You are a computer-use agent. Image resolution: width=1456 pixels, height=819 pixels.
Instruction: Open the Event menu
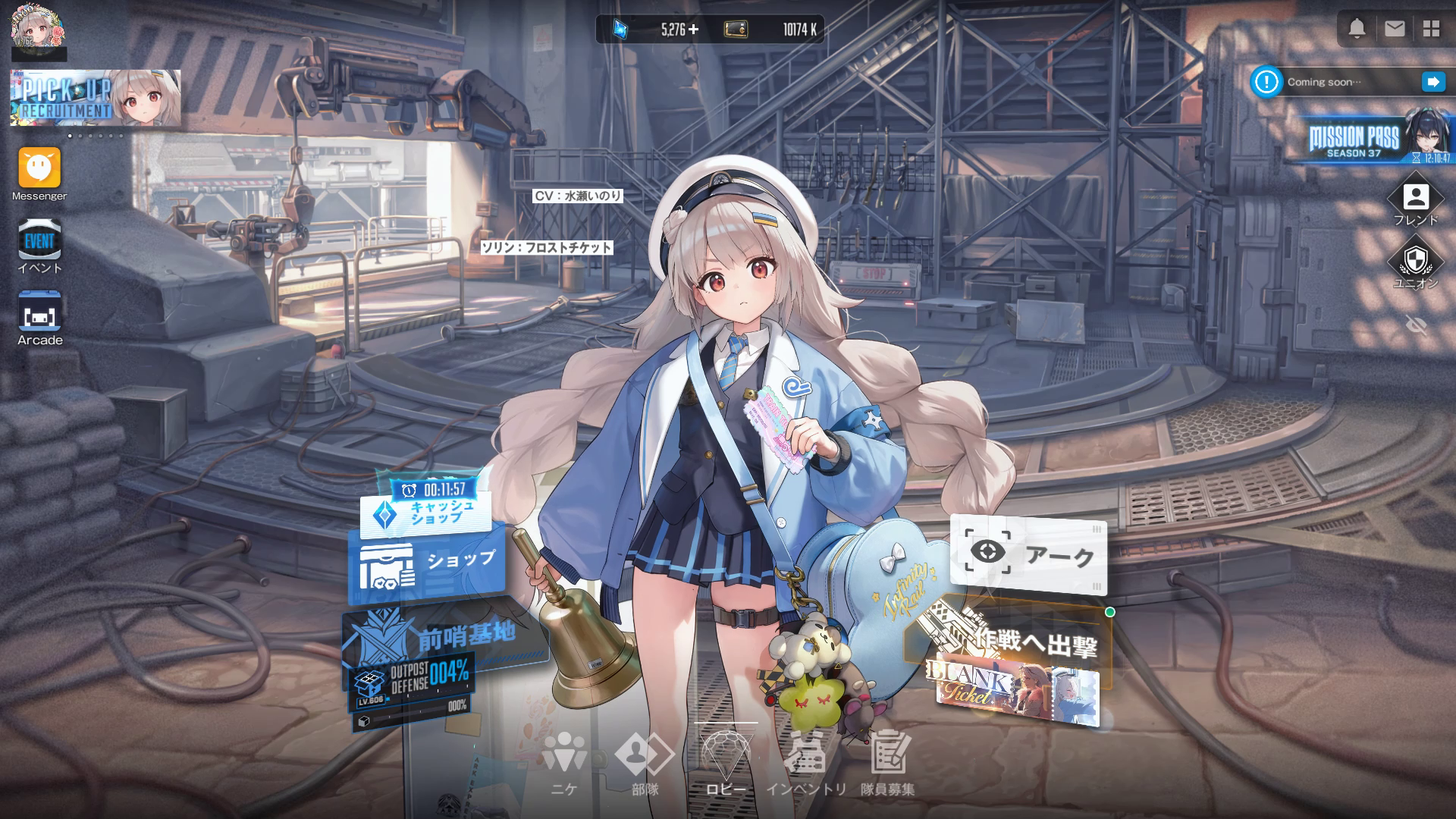[x=39, y=242]
